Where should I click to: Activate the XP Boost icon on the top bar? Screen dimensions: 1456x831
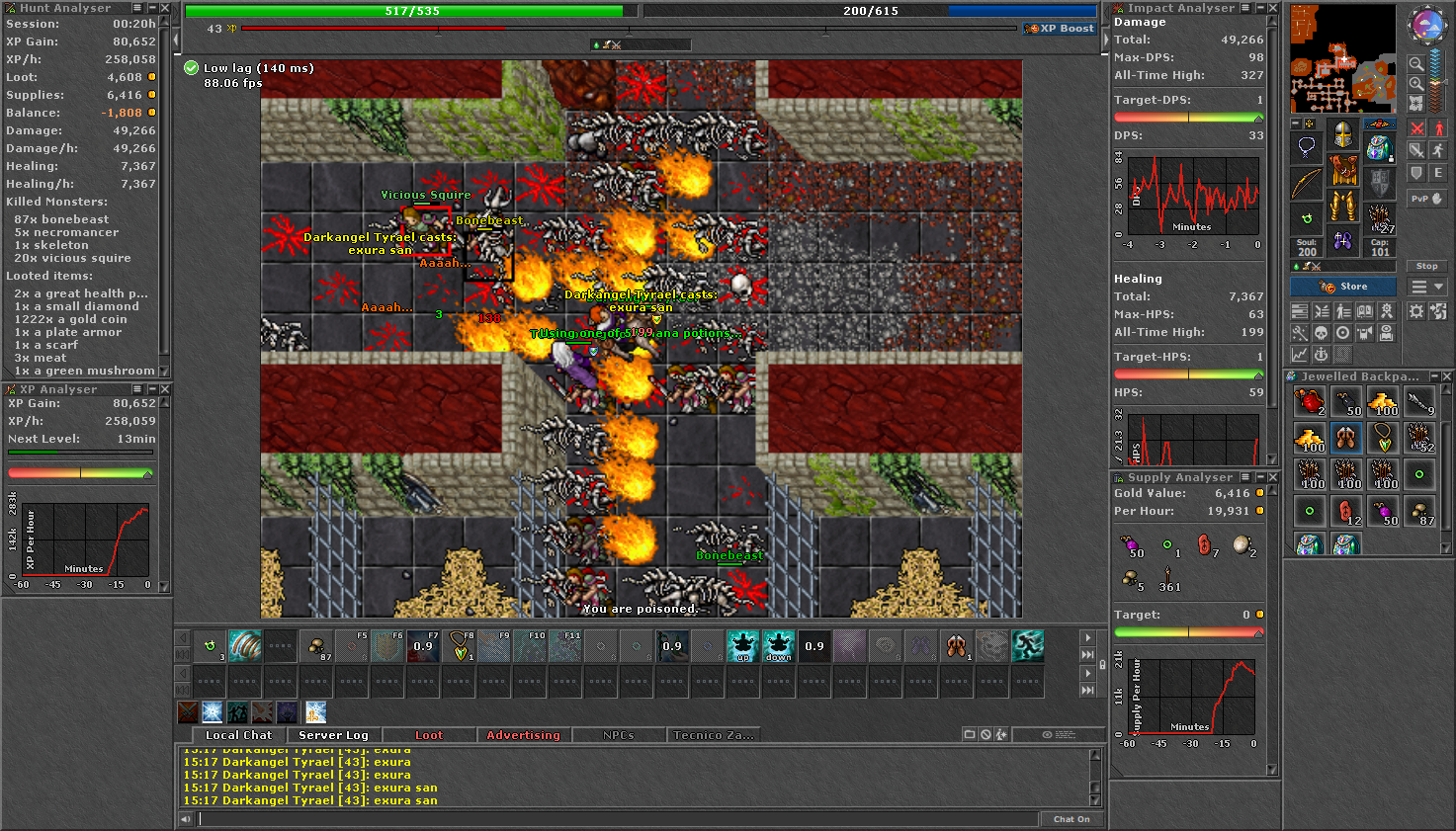1058,28
